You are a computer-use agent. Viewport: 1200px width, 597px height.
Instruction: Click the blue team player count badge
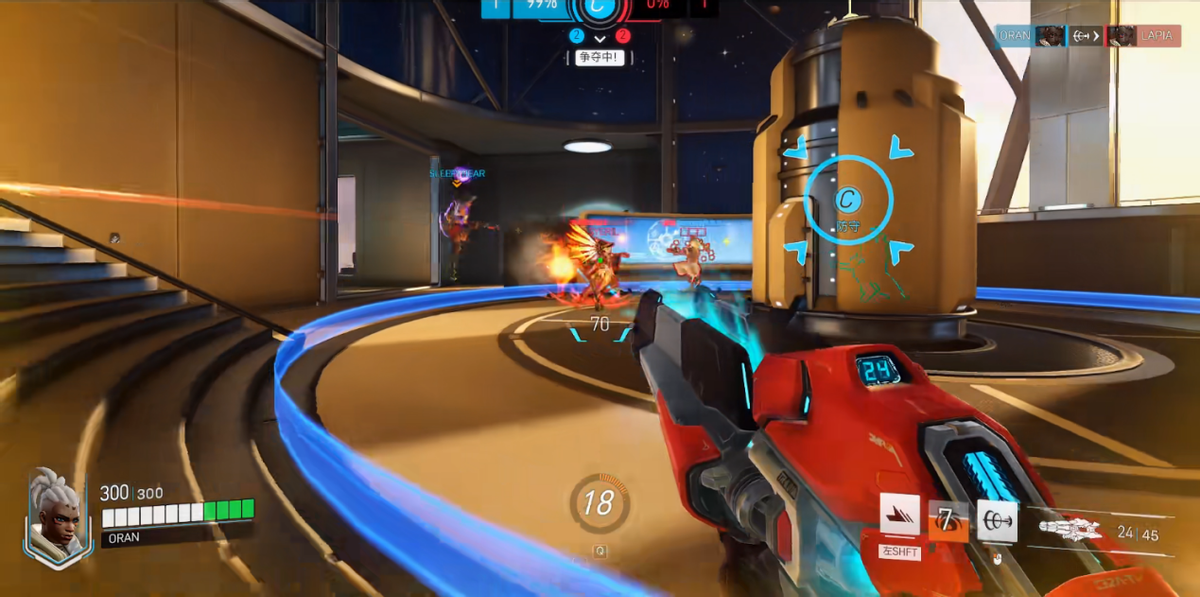pos(576,36)
